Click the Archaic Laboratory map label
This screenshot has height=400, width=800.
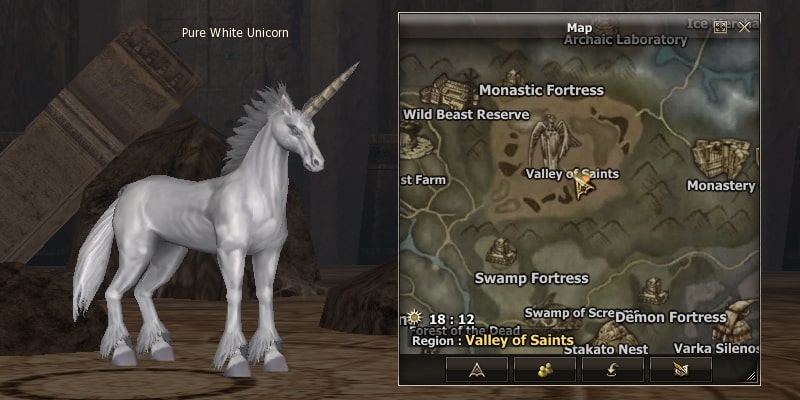point(626,40)
